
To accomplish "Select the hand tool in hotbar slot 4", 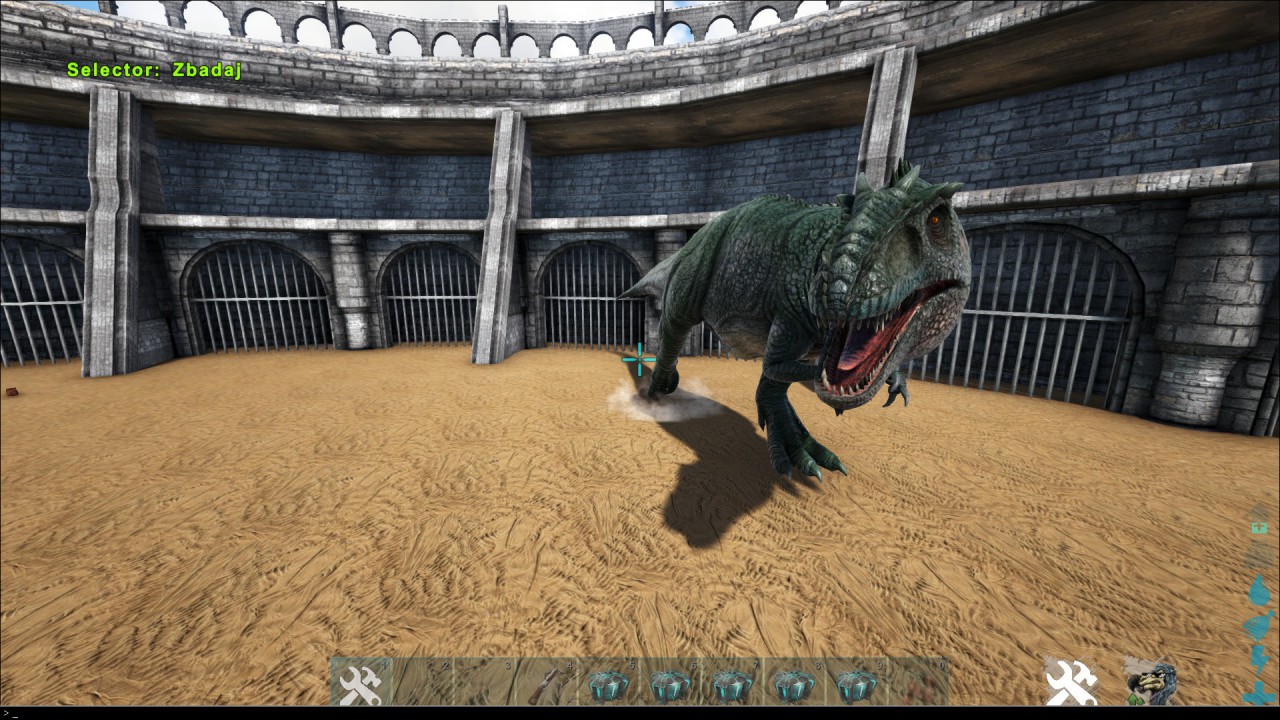I will tap(547, 684).
